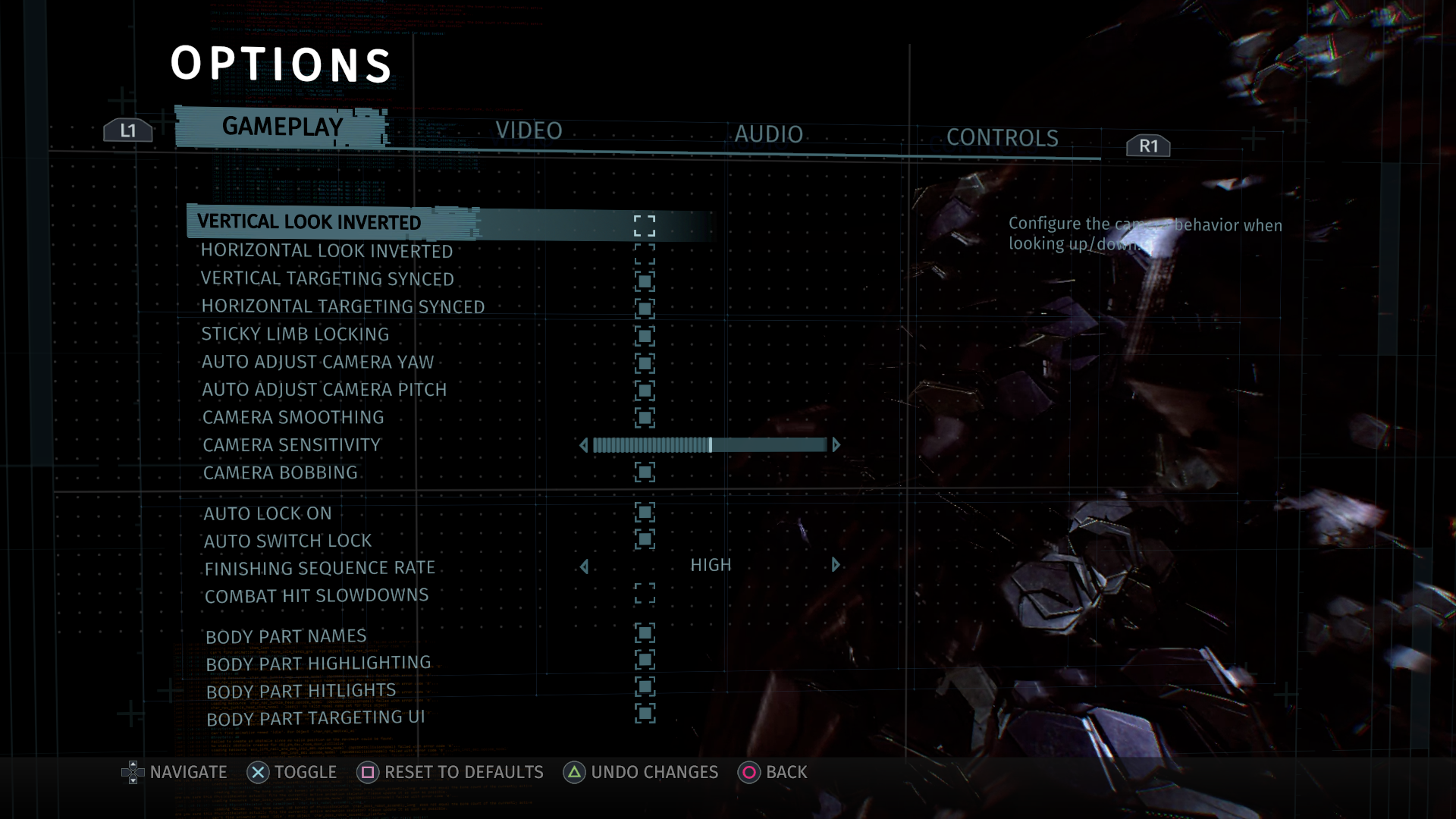
Task: Switch to the Video tab
Action: tap(529, 130)
